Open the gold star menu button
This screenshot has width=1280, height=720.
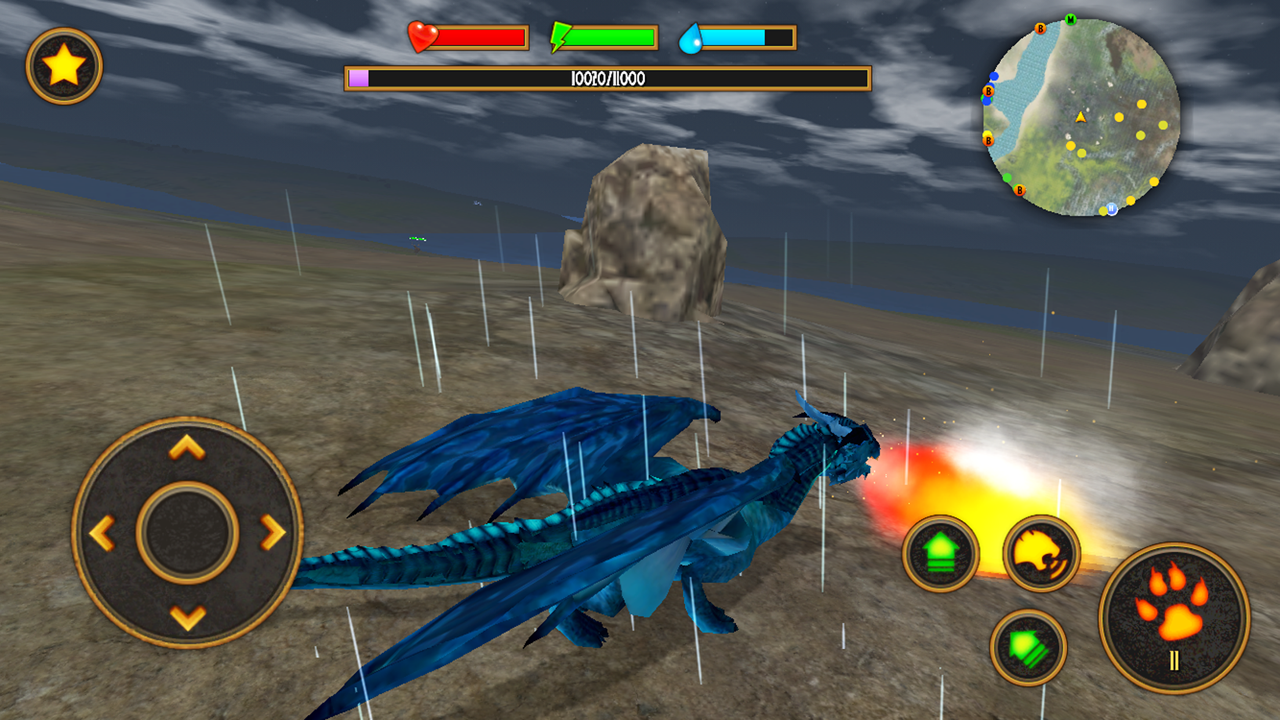tap(64, 66)
